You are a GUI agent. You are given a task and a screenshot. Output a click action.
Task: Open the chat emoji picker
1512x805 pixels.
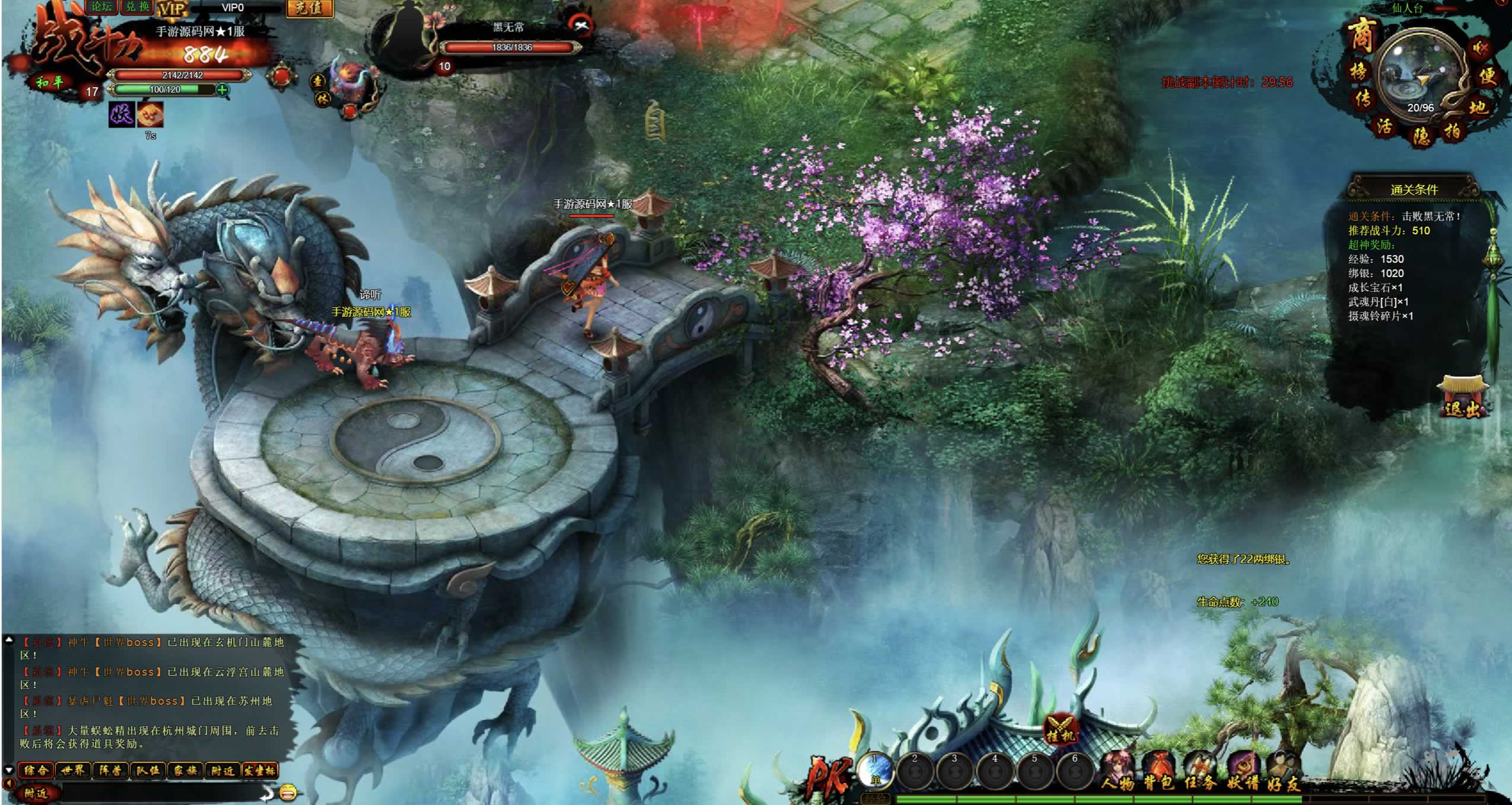288,792
